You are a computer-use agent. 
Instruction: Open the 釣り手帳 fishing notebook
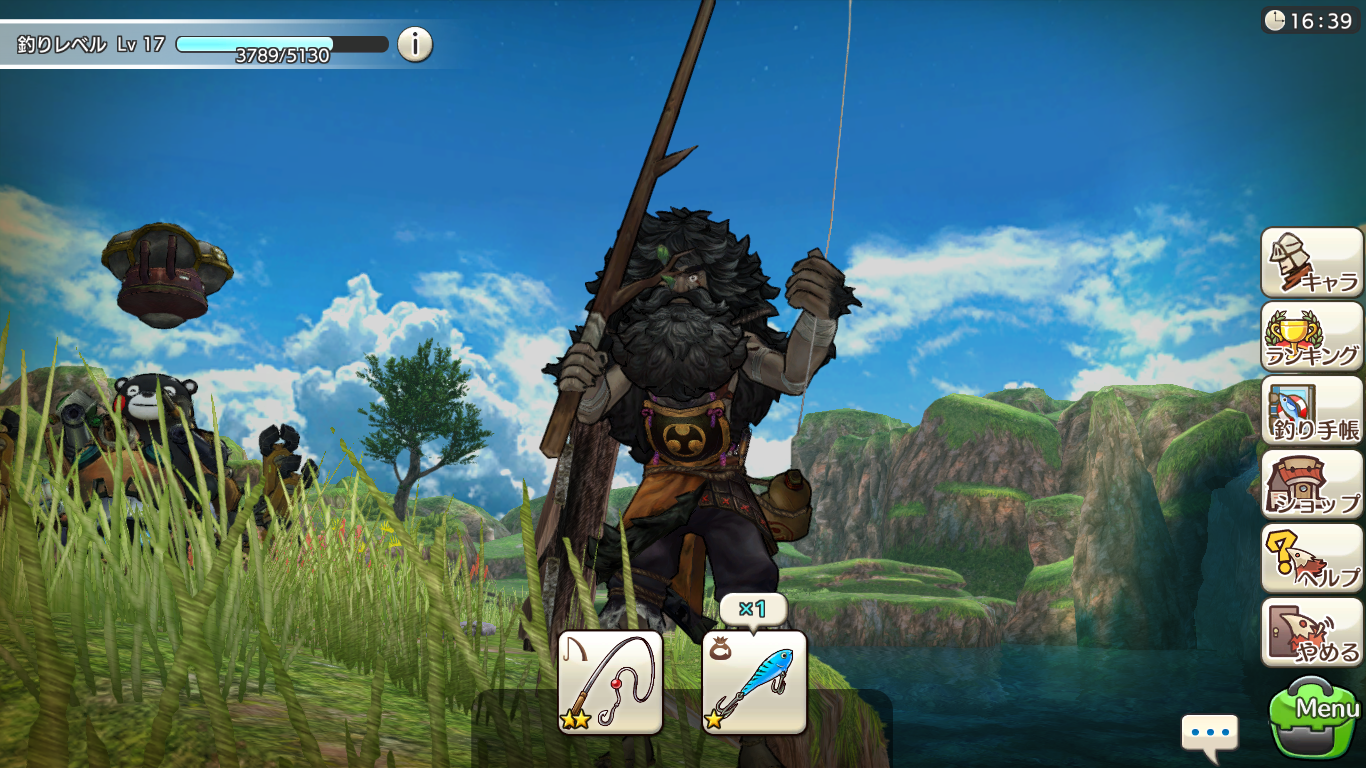click(x=1312, y=410)
